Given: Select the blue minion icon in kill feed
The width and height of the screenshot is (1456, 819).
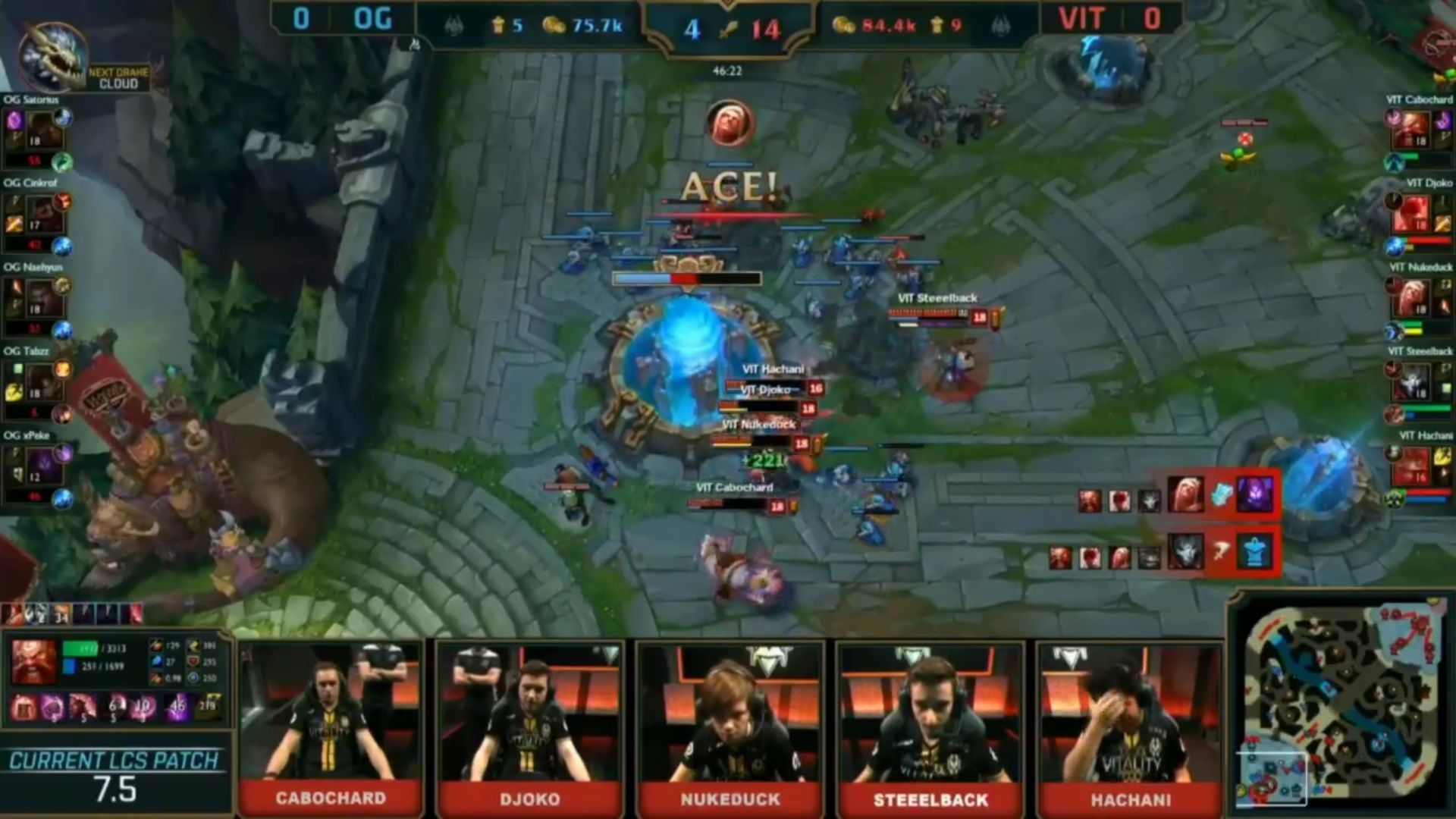Looking at the screenshot, I should [x=1255, y=552].
